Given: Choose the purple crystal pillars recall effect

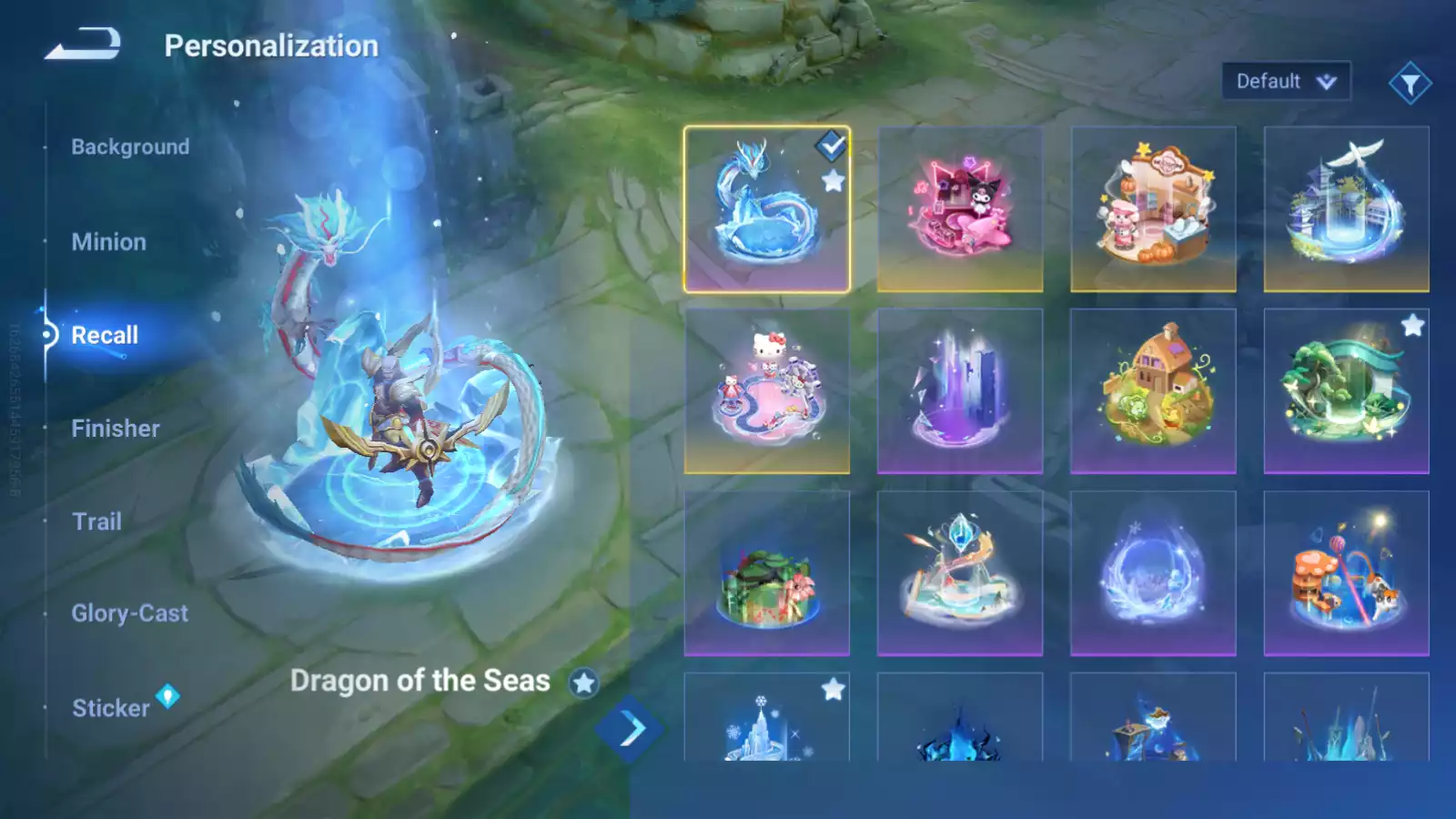Looking at the screenshot, I should (960, 391).
